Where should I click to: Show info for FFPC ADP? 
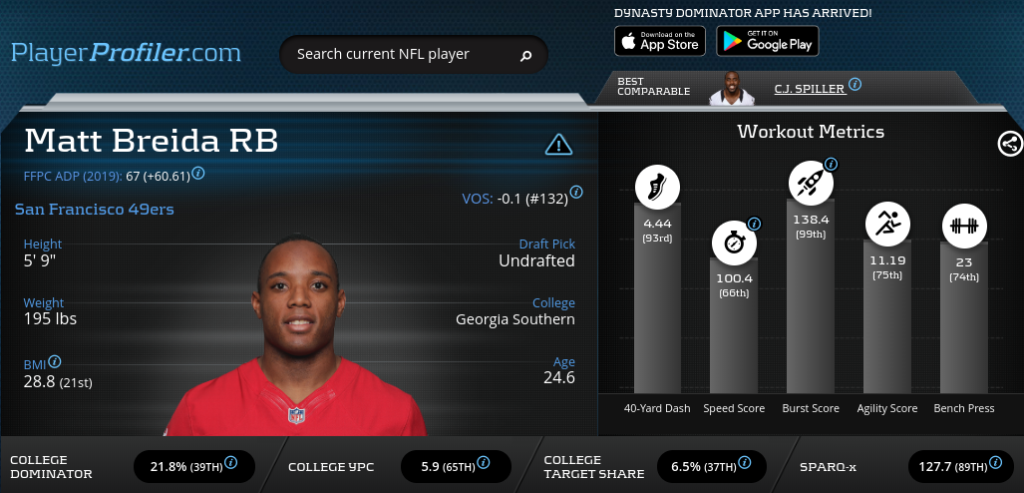pos(198,173)
